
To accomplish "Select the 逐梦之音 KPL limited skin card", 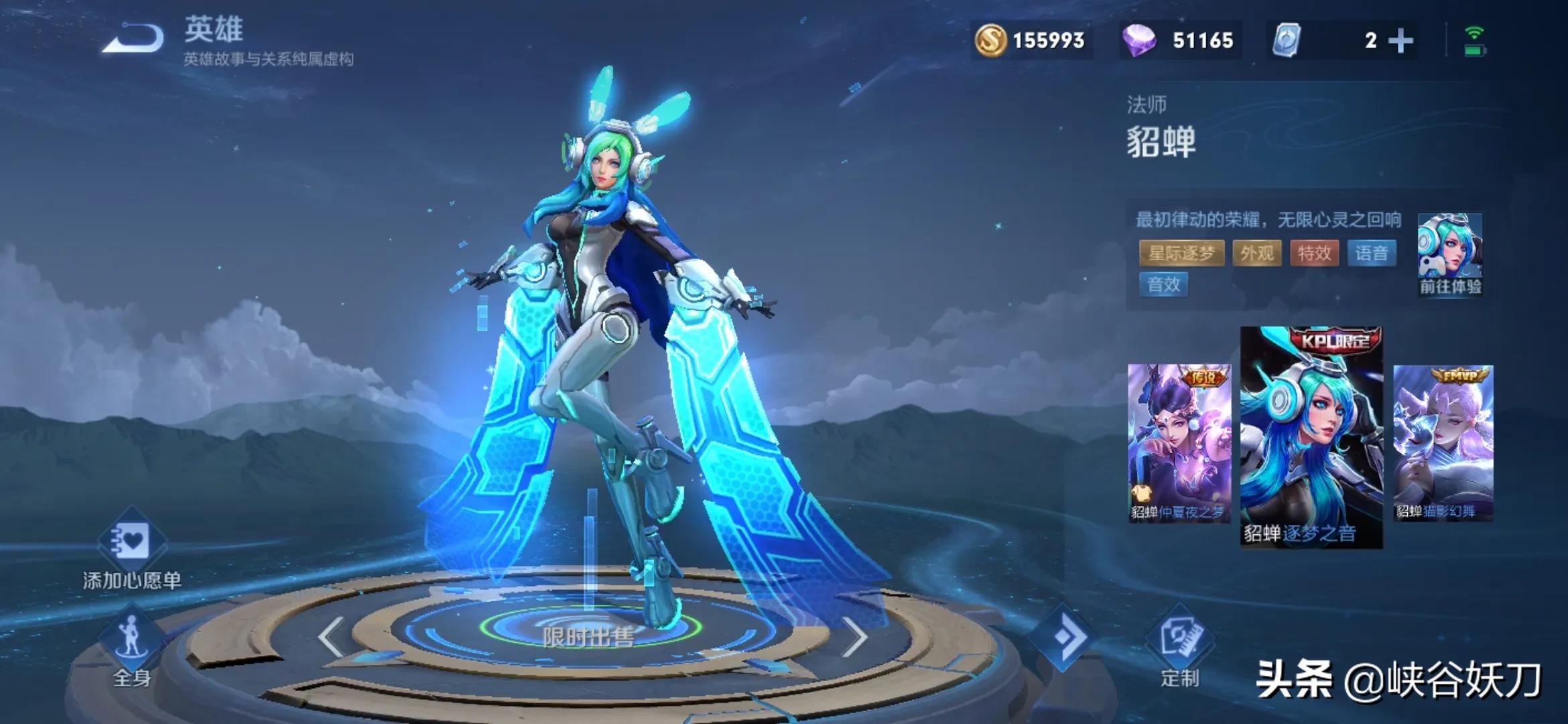I will pyautogui.click(x=1311, y=437).
